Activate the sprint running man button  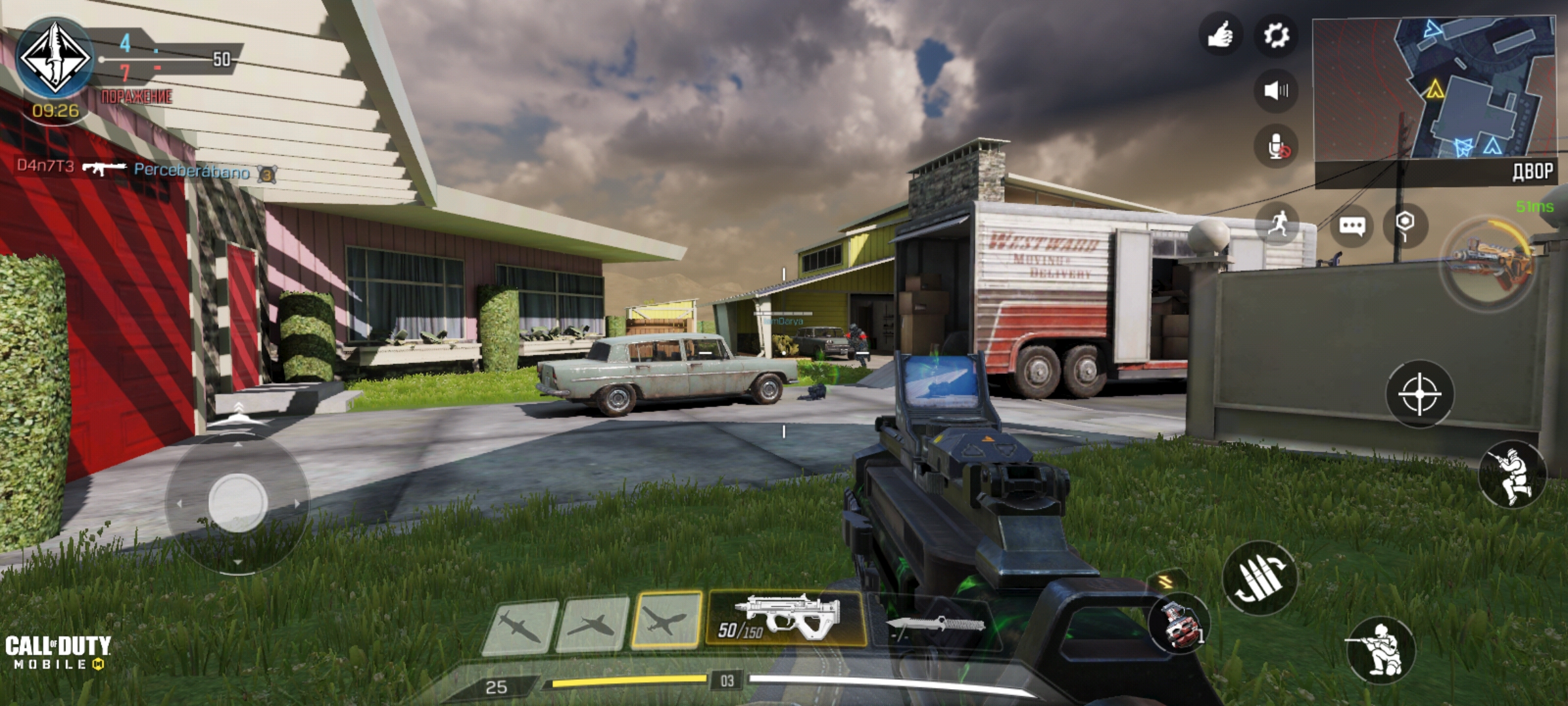point(1277,225)
